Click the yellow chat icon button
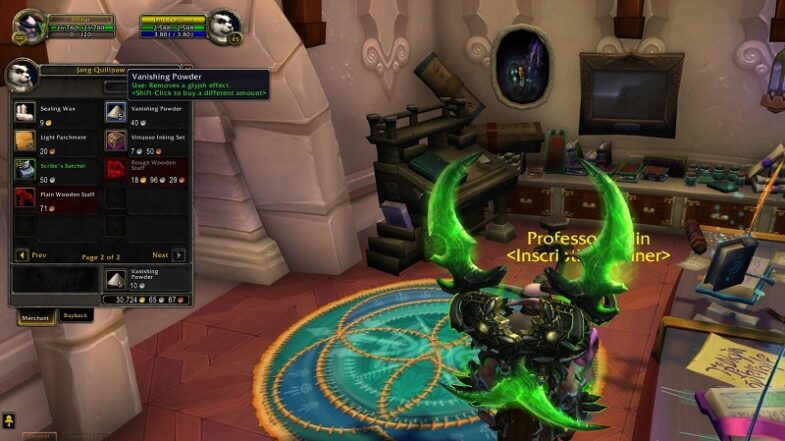 coord(9,420)
